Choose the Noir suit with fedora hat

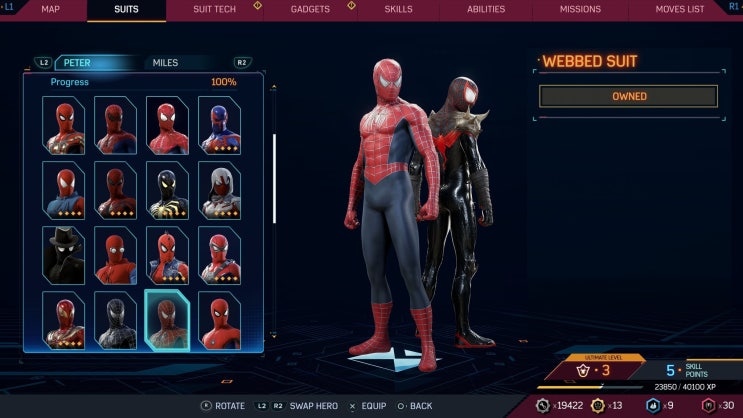[63, 255]
